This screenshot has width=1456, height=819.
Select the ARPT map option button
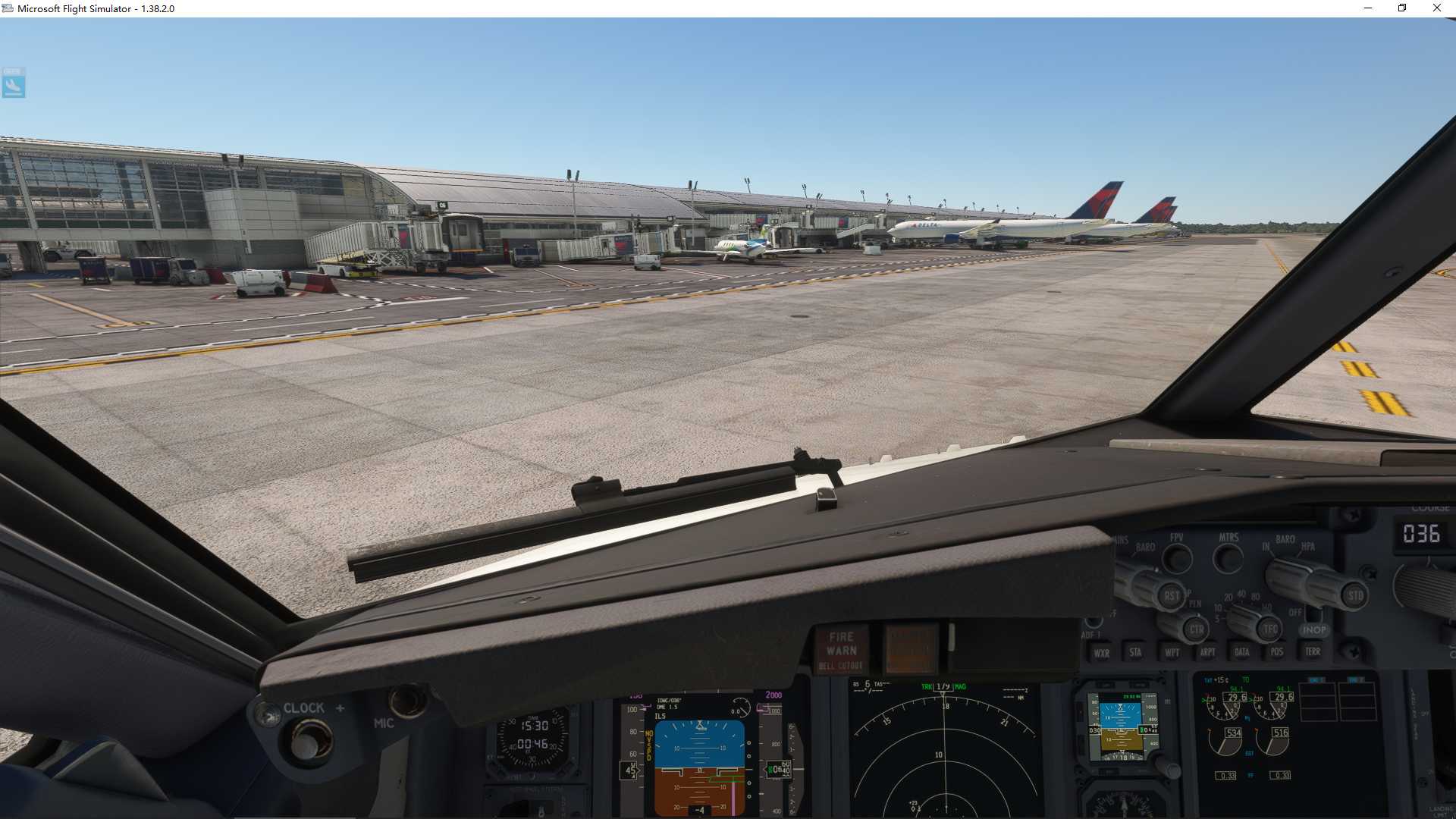pyautogui.click(x=1208, y=652)
